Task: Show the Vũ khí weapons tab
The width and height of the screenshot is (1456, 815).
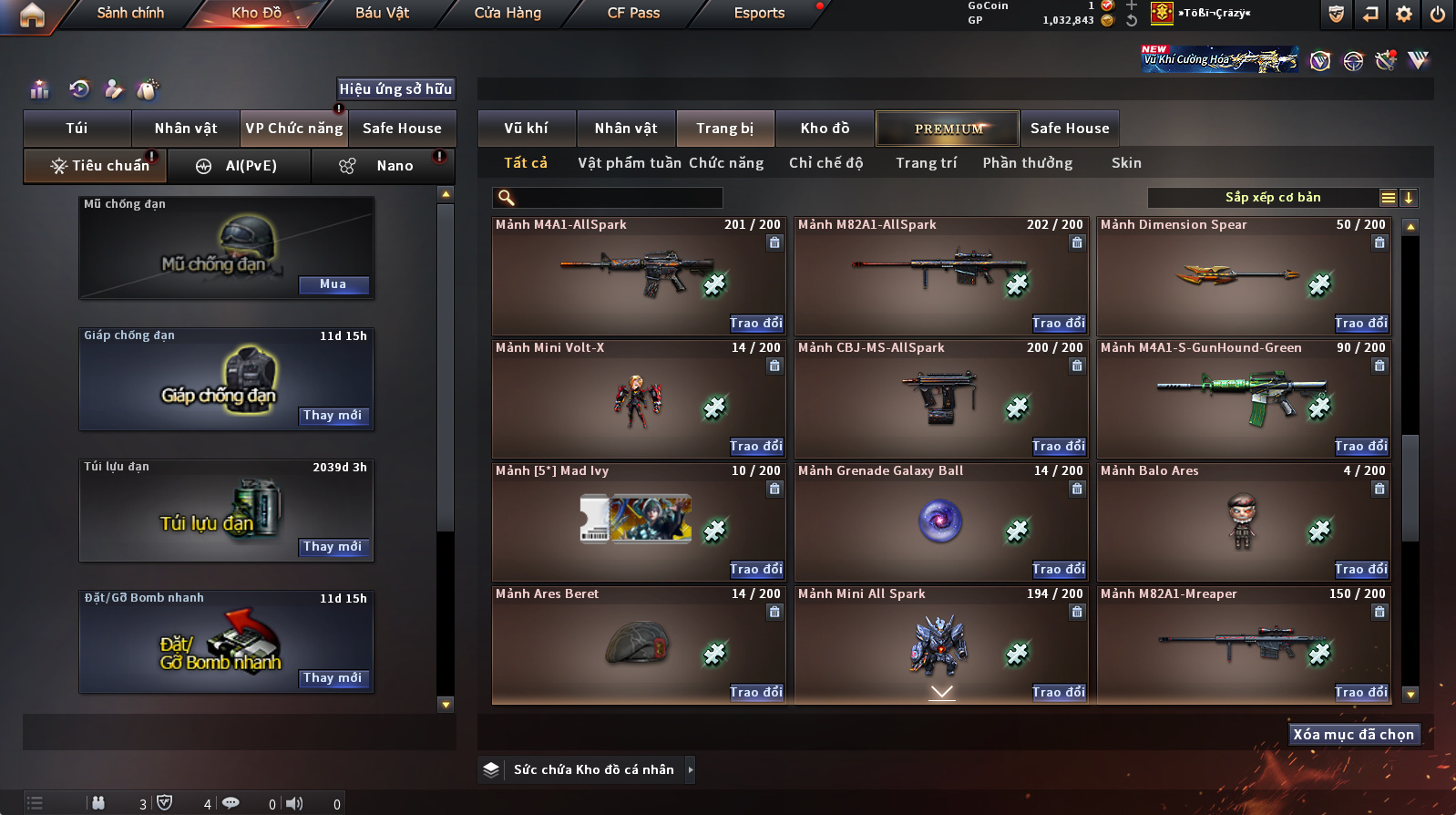Action: point(527,129)
